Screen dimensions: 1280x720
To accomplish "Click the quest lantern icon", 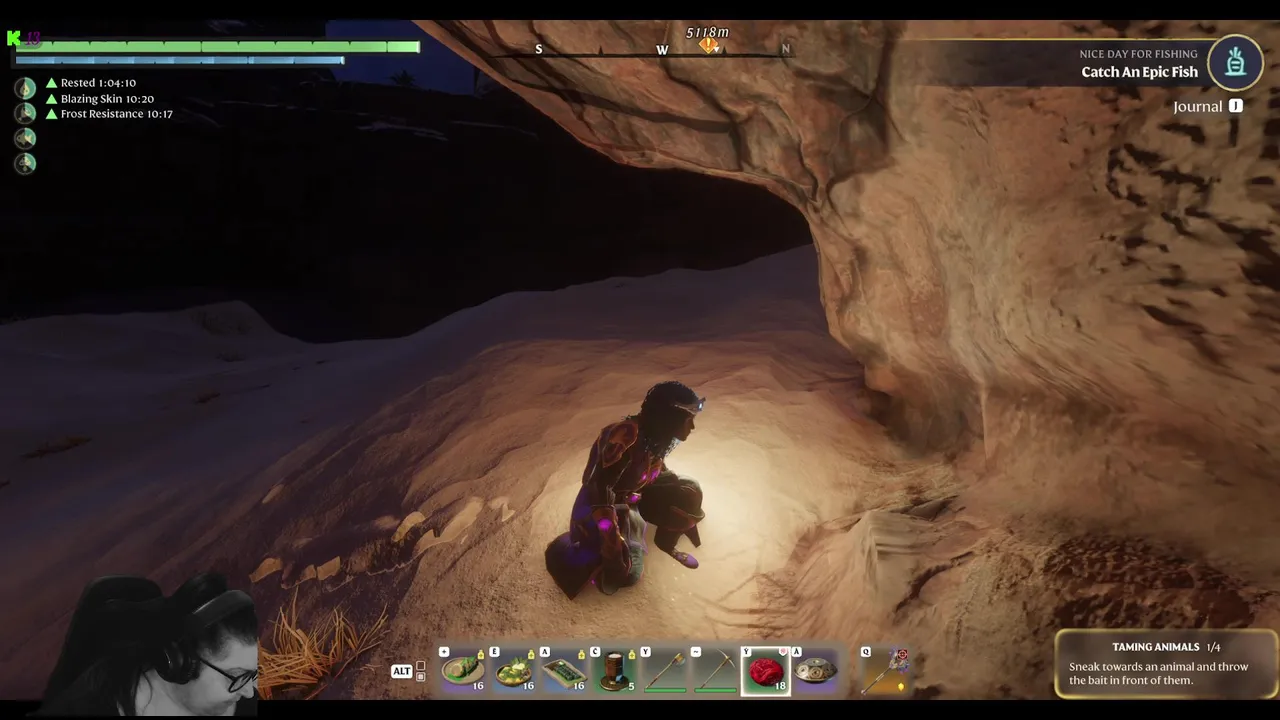I will pos(1235,62).
